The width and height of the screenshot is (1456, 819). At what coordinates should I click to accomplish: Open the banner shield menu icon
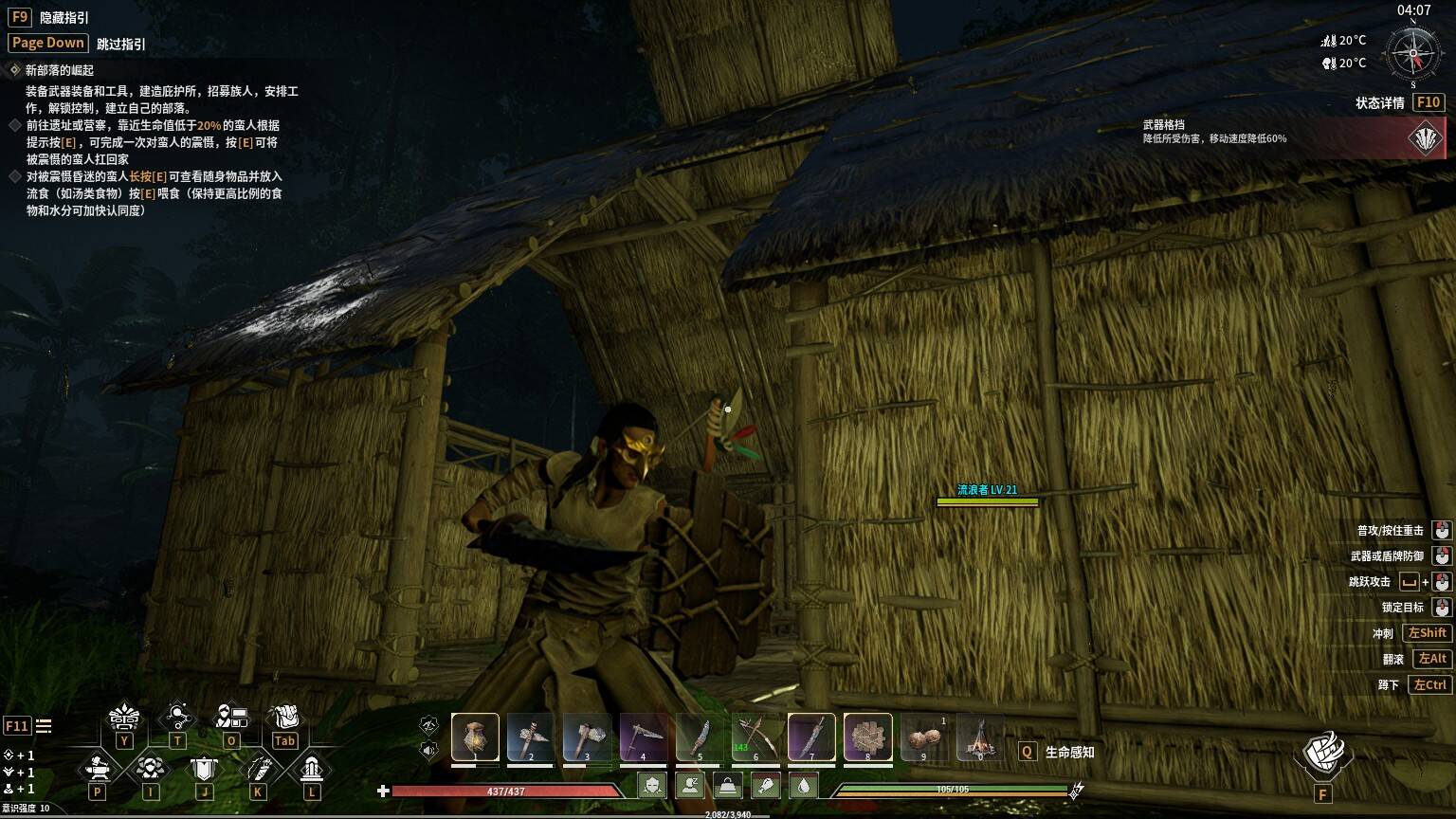tap(204, 768)
